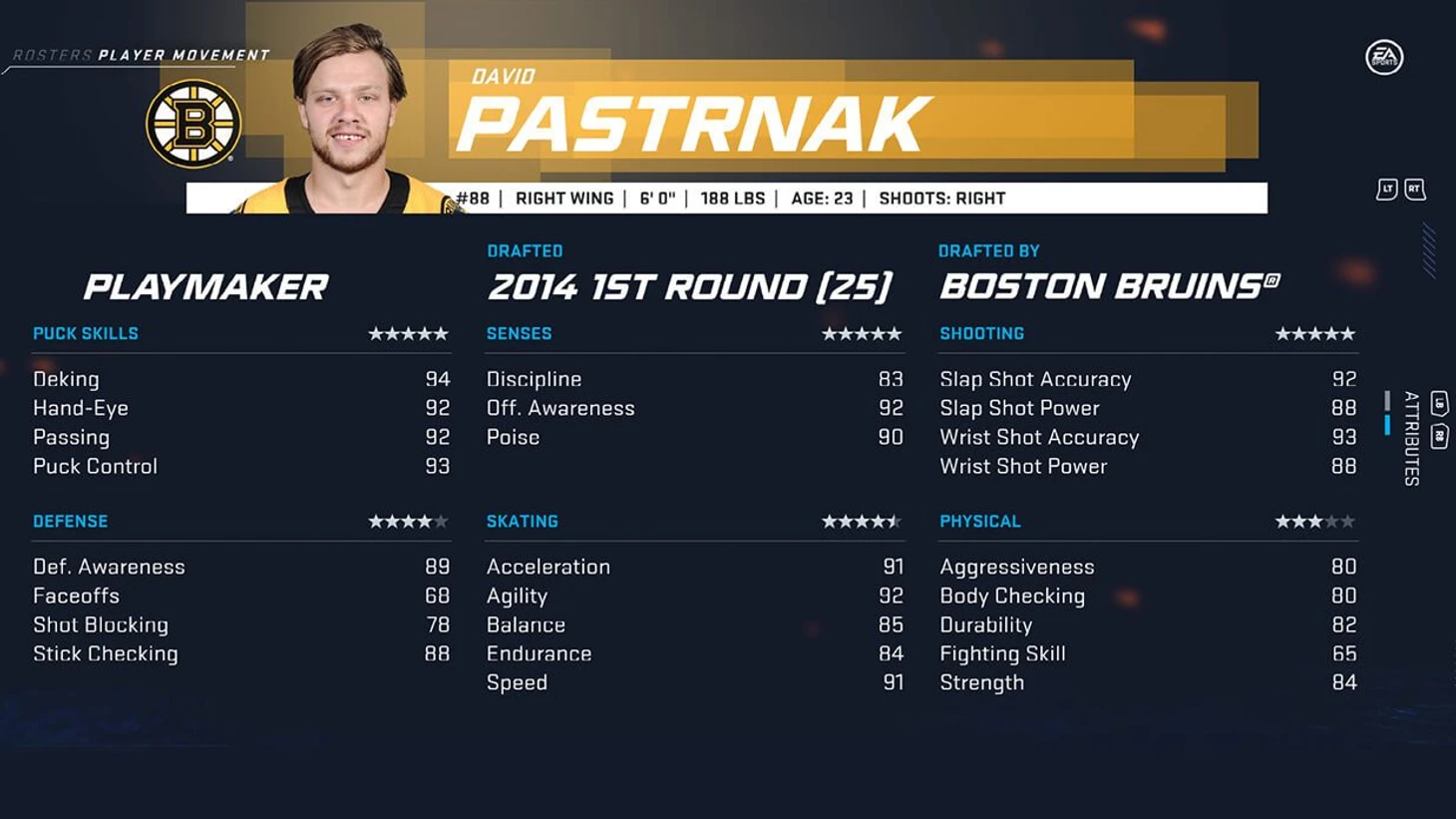Screen dimensions: 1456x819
Task: Highlight the Defense attribute category
Action: pyautogui.click(x=70, y=522)
